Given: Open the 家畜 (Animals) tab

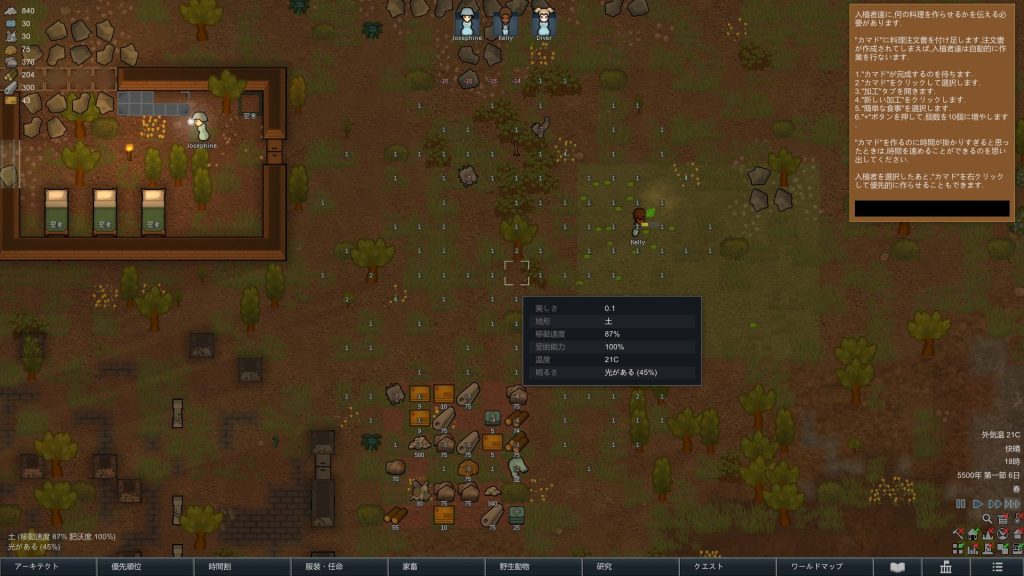Looking at the screenshot, I should (410, 567).
